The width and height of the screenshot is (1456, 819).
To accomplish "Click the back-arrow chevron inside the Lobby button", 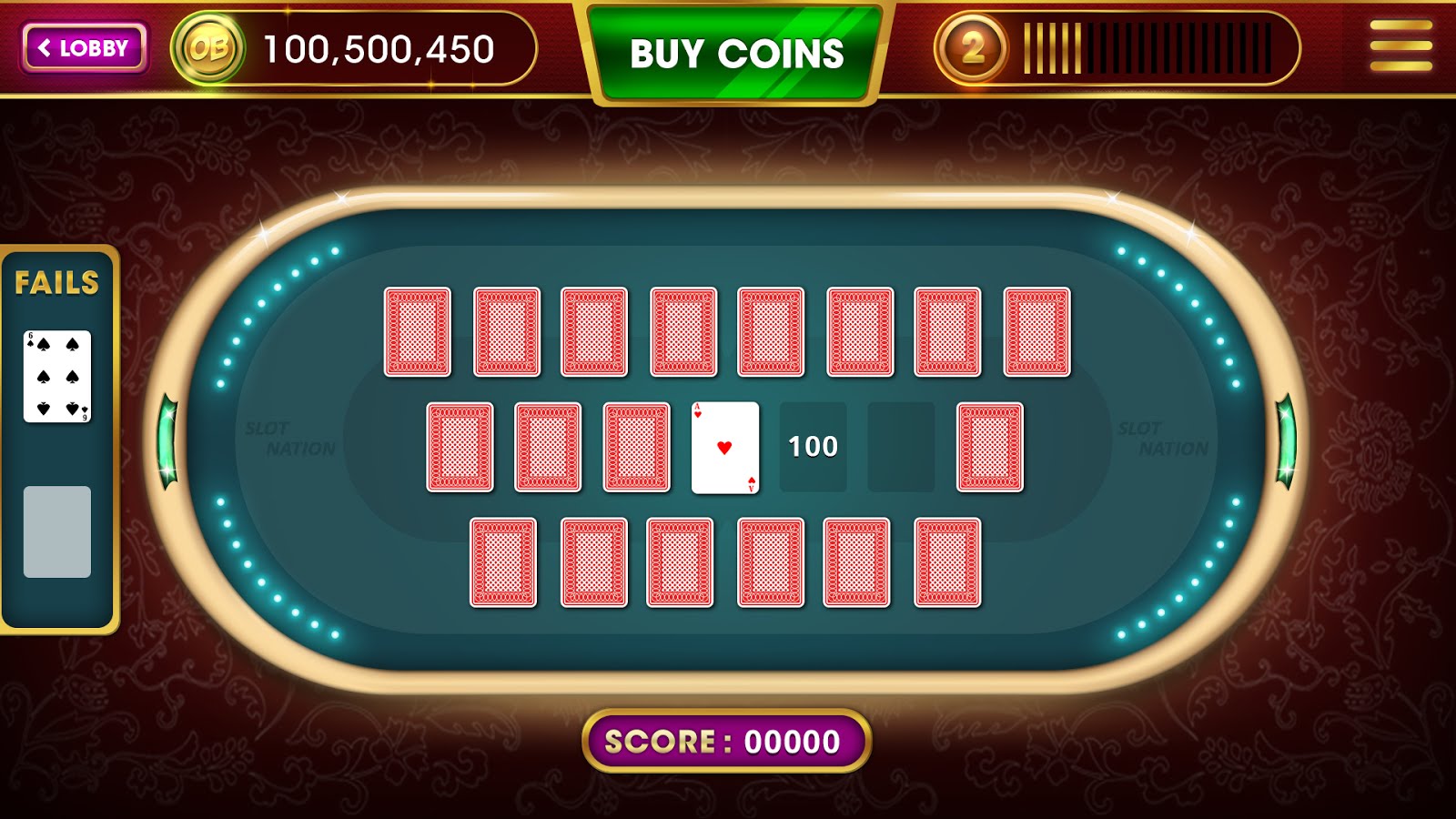I will [x=46, y=46].
